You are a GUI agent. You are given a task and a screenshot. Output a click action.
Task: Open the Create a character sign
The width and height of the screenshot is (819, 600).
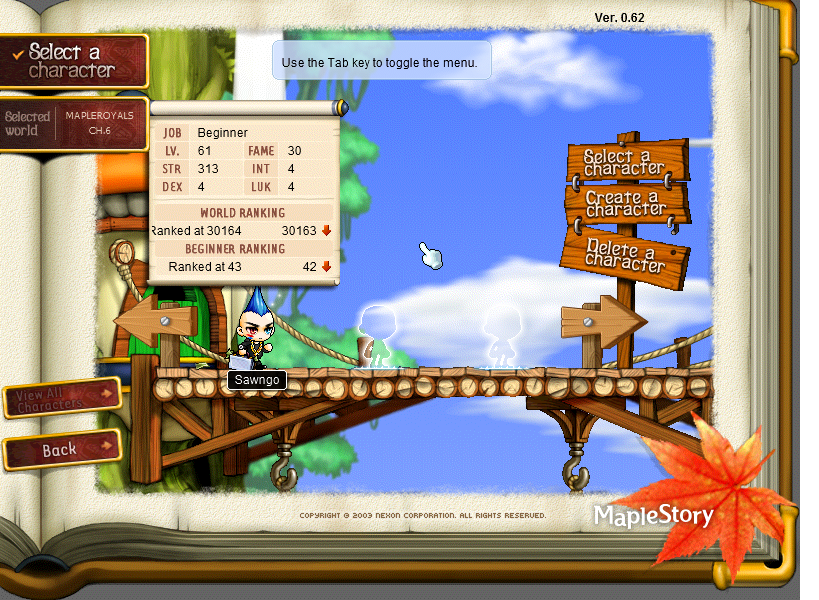[x=627, y=204]
